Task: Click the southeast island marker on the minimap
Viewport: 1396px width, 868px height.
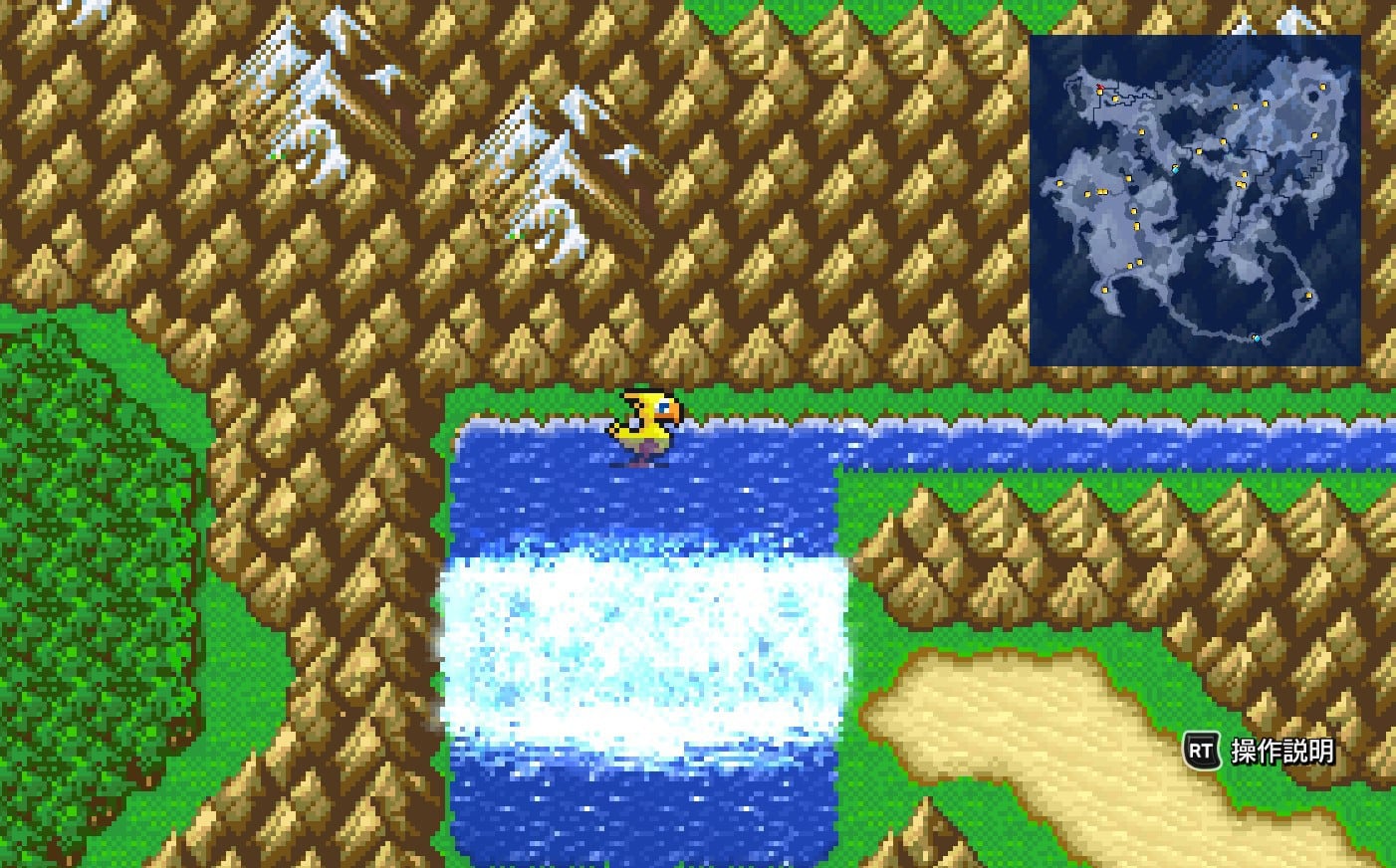Action: (1307, 296)
